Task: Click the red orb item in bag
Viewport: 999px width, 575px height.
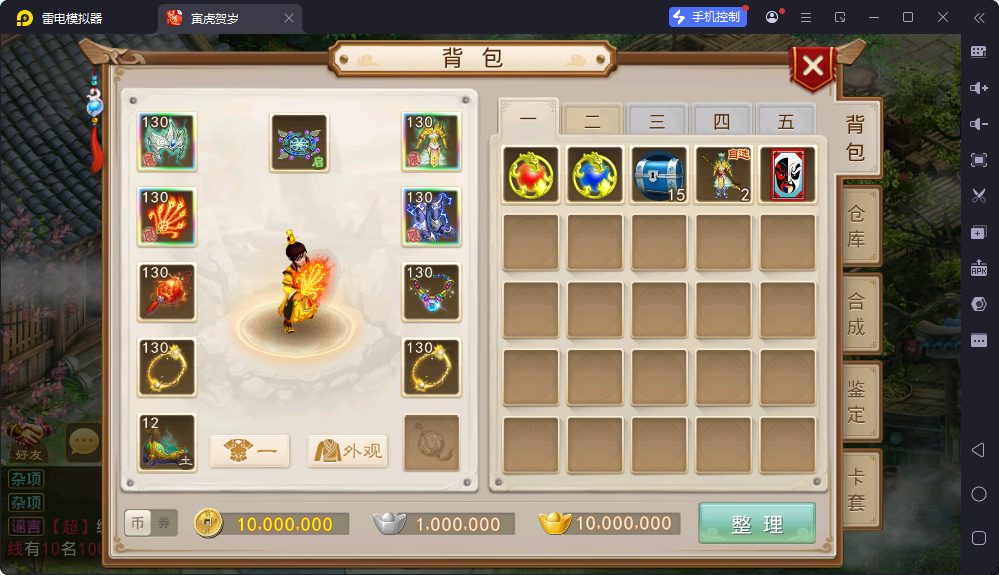Action: (530, 176)
